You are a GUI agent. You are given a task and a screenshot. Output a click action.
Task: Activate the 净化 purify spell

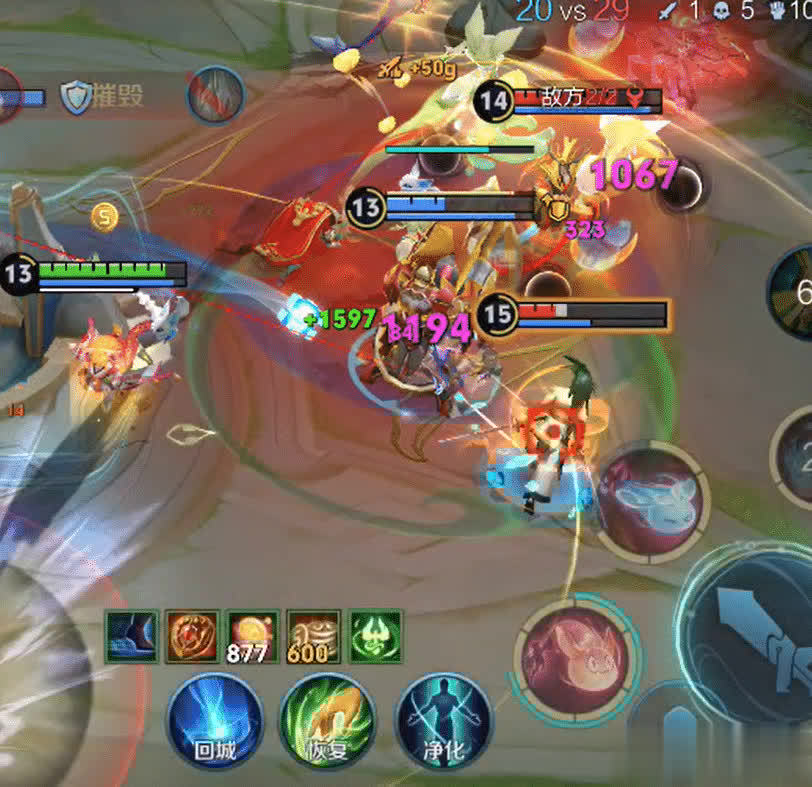444,720
